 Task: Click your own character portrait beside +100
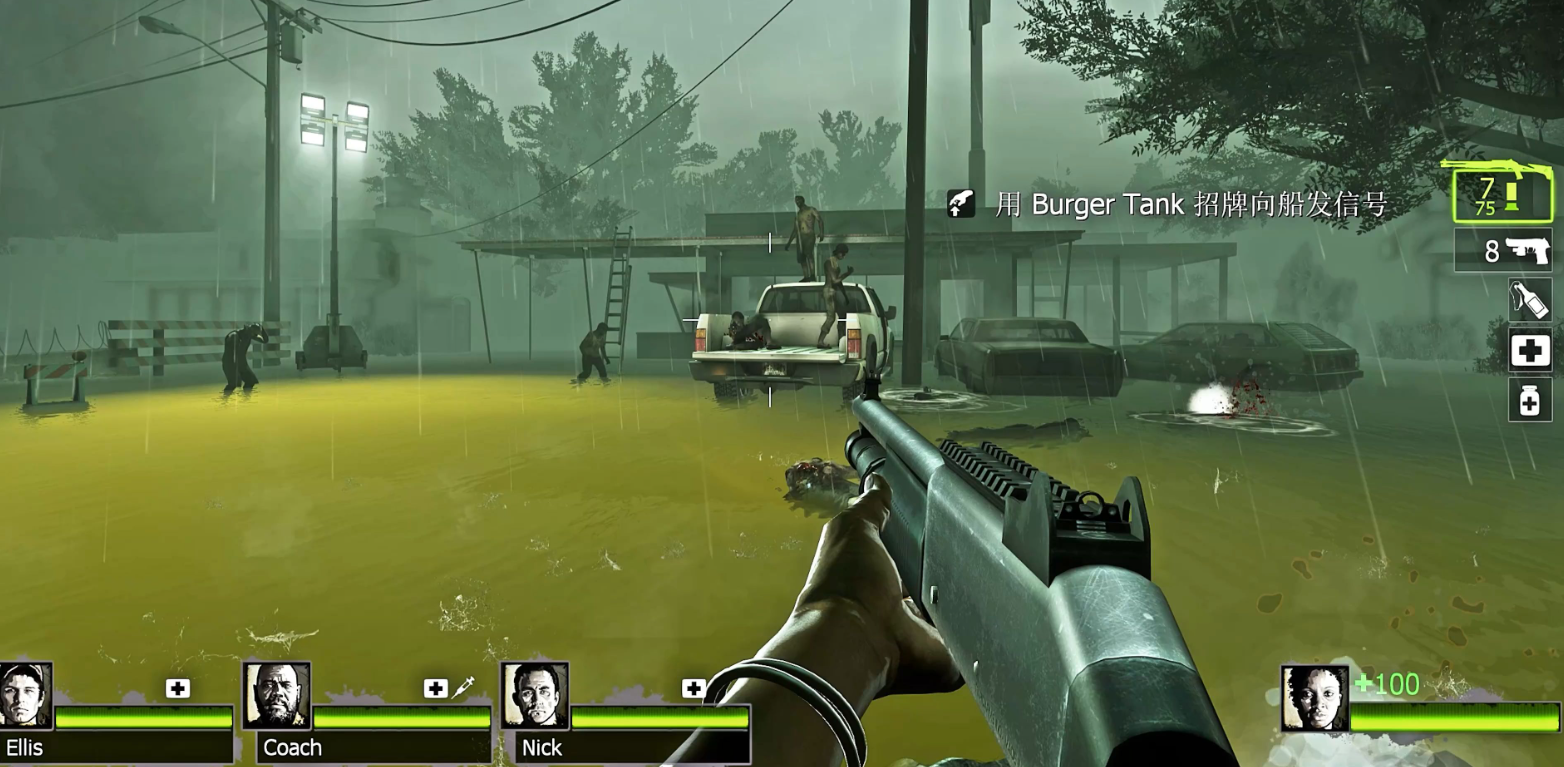[1314, 698]
